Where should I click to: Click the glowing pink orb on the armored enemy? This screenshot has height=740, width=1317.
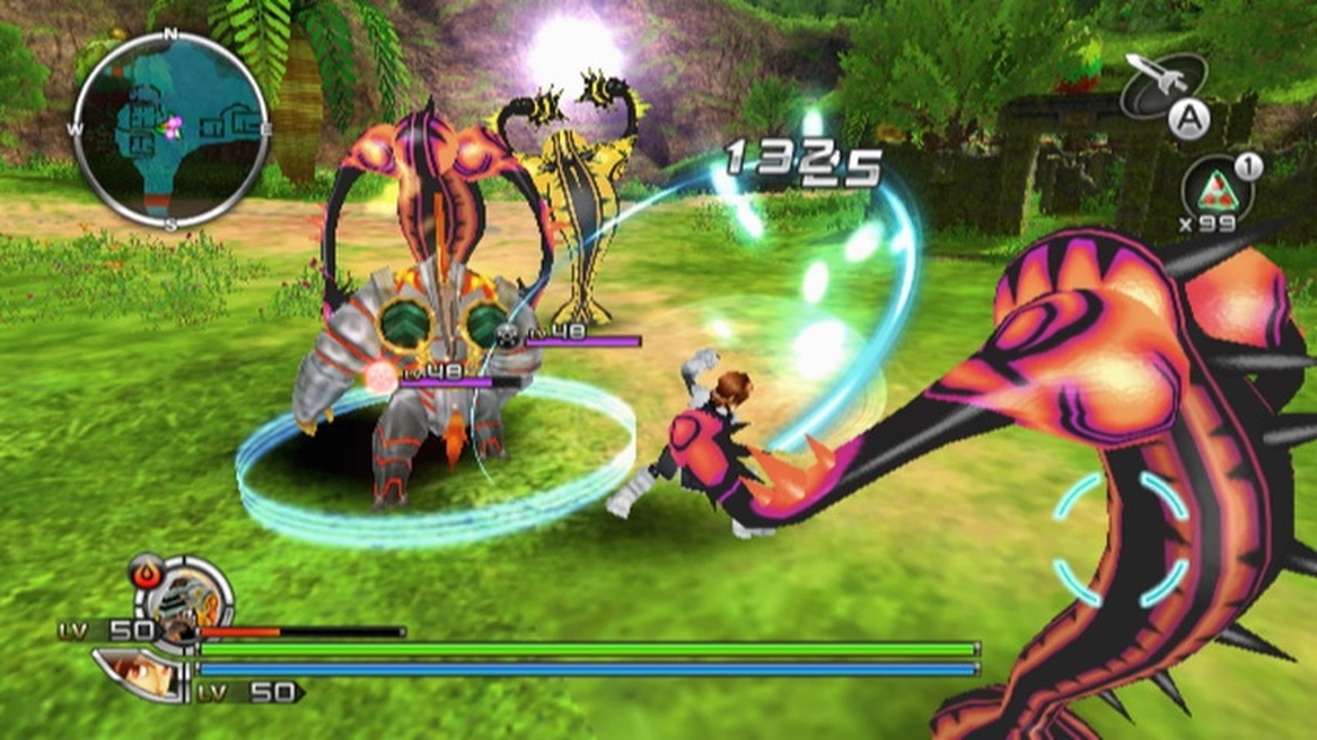[x=380, y=374]
